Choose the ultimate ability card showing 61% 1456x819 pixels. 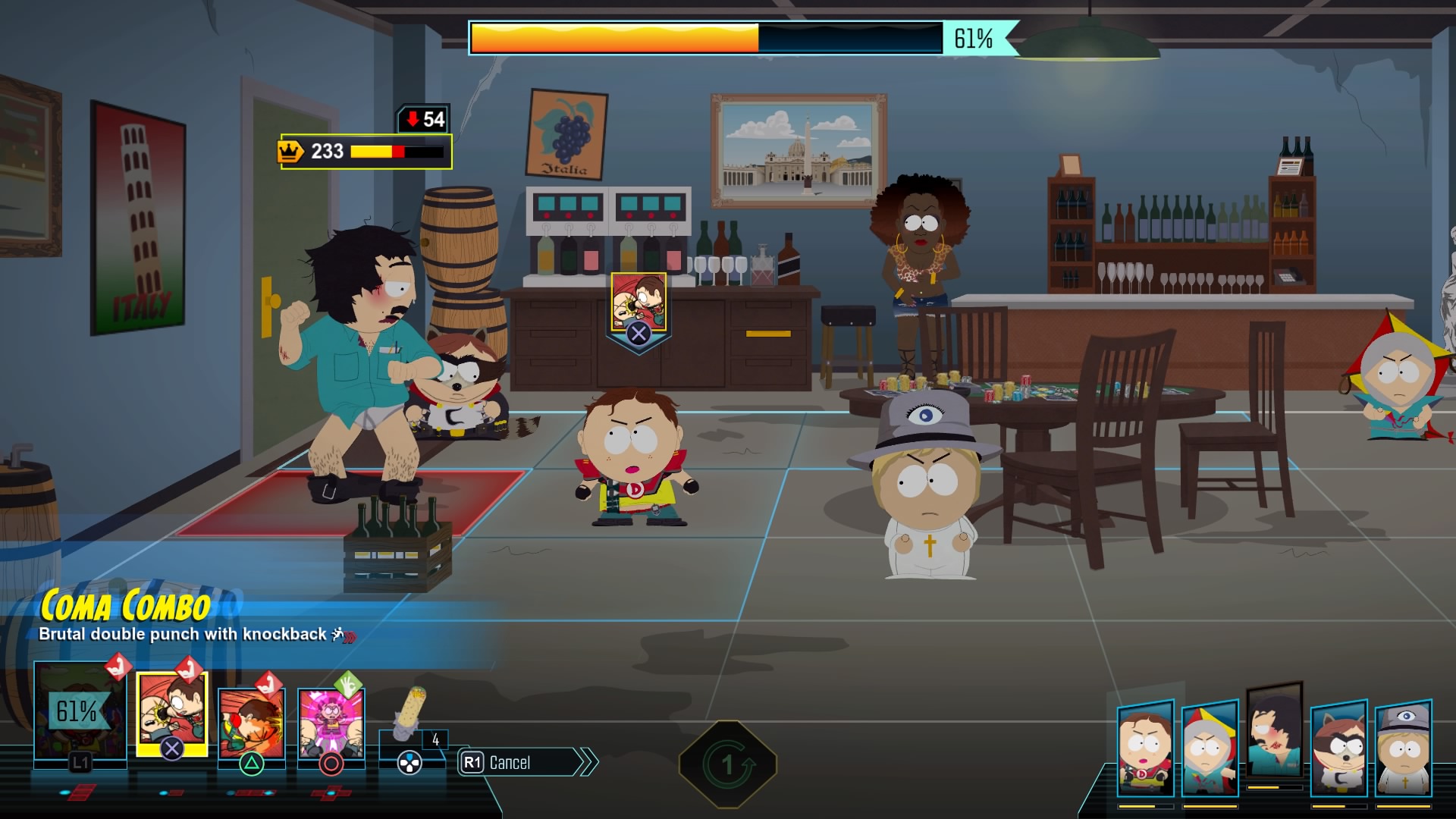[79, 713]
